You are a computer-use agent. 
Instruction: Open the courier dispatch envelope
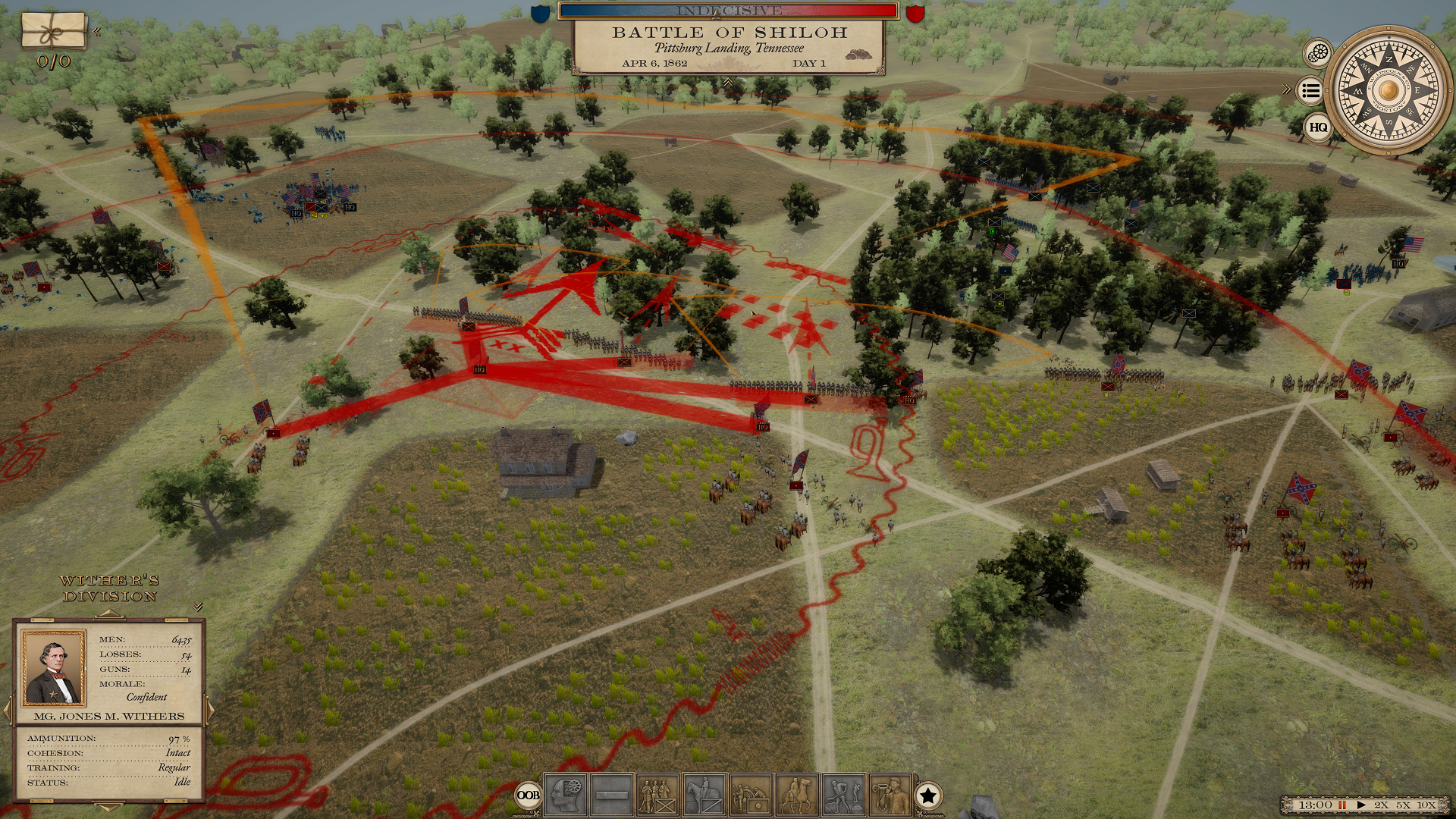pos(53,31)
